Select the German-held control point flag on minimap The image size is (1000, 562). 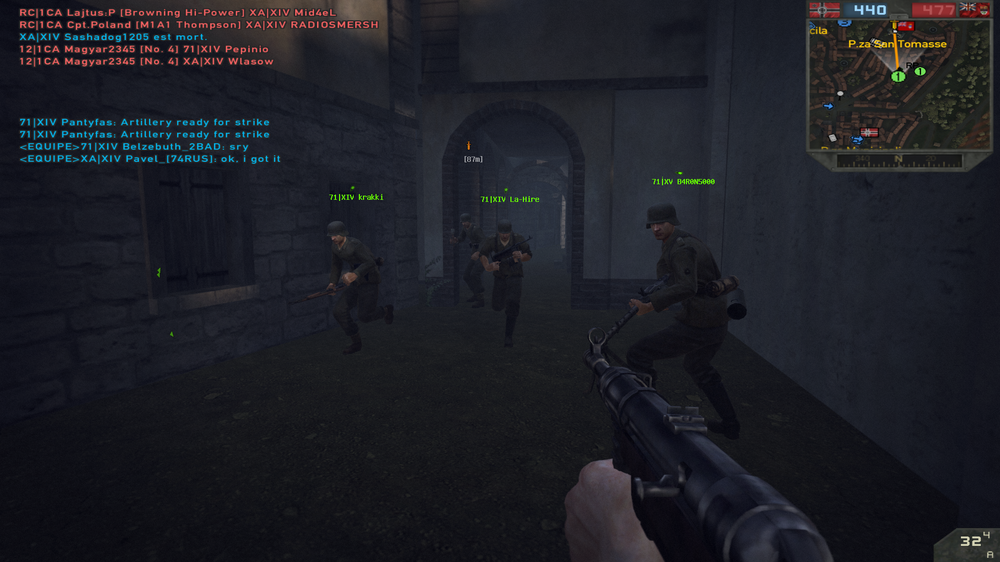[x=868, y=132]
